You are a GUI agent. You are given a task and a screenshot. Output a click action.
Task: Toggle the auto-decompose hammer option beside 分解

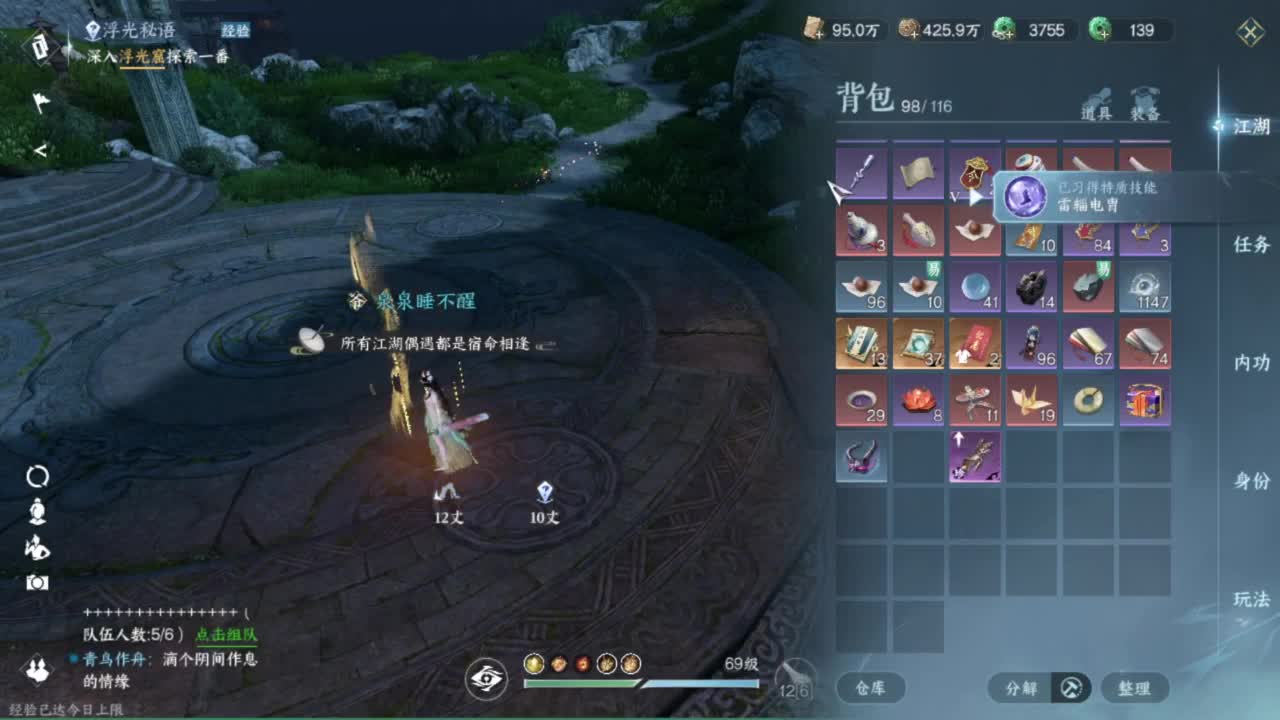pyautogui.click(x=1069, y=689)
